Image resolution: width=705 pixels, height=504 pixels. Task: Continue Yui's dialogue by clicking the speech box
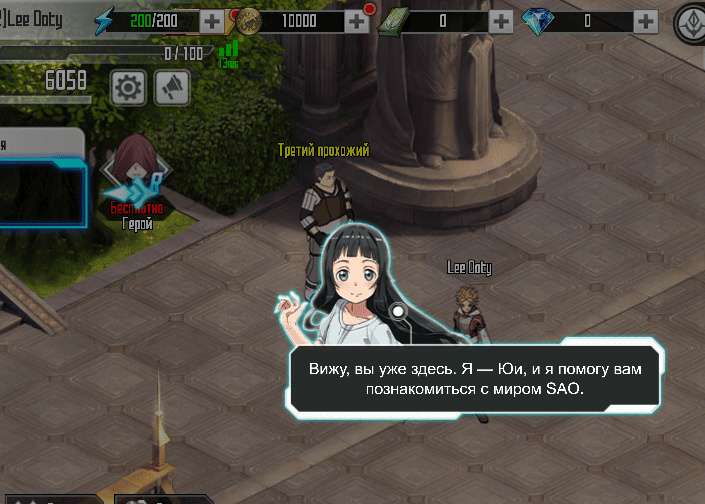pyautogui.click(x=476, y=380)
